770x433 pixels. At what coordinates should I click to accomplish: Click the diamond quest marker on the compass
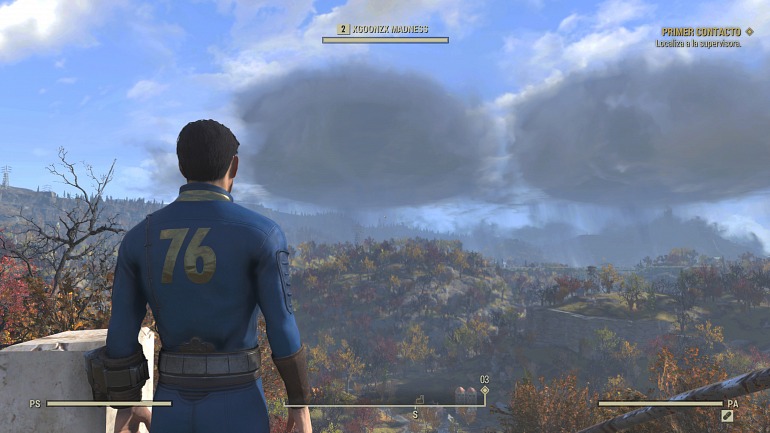tap(485, 391)
